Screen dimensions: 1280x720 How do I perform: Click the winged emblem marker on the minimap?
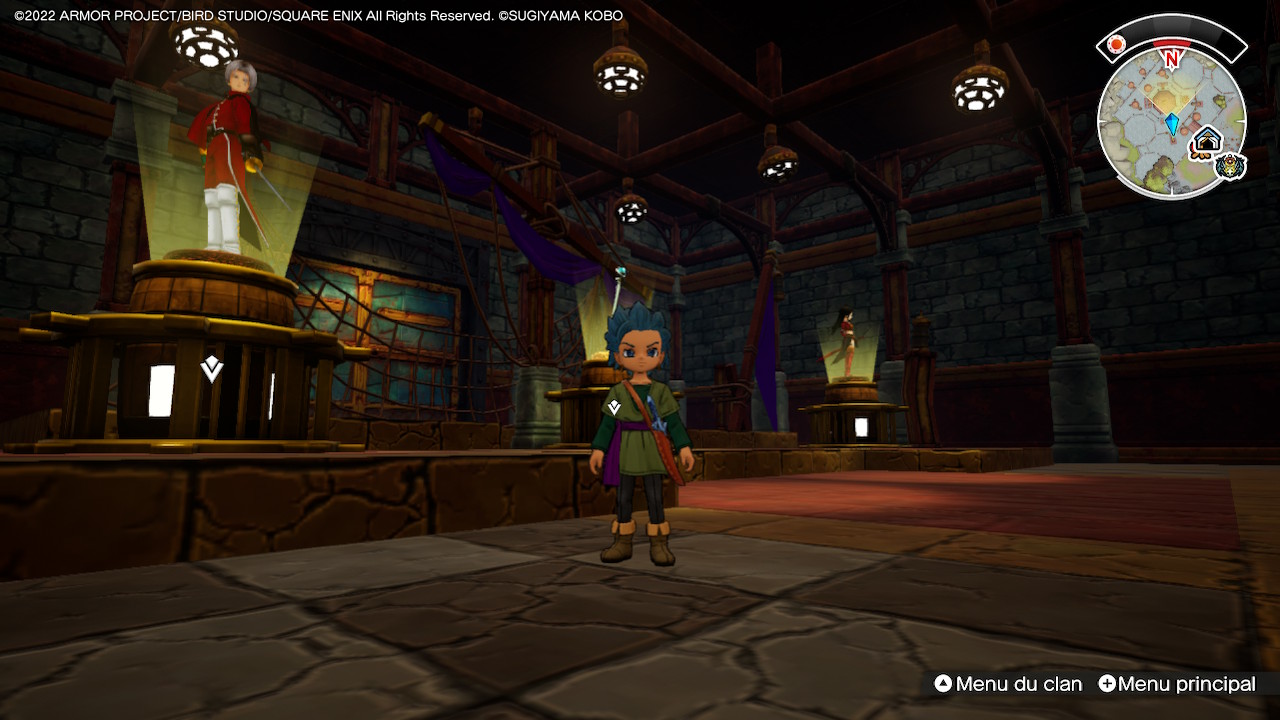tap(1231, 166)
